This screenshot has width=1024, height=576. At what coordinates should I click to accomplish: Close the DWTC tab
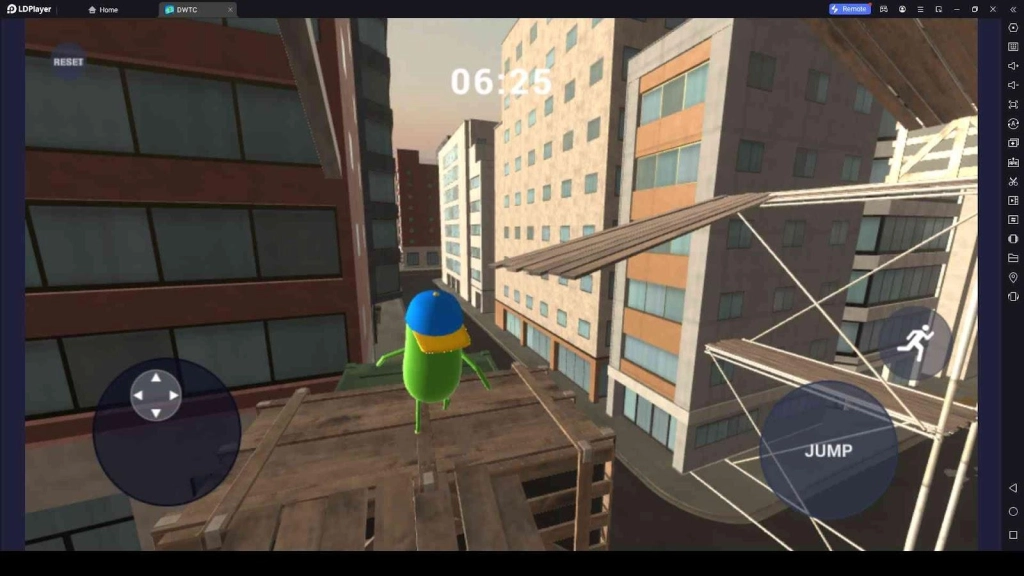(230, 9)
